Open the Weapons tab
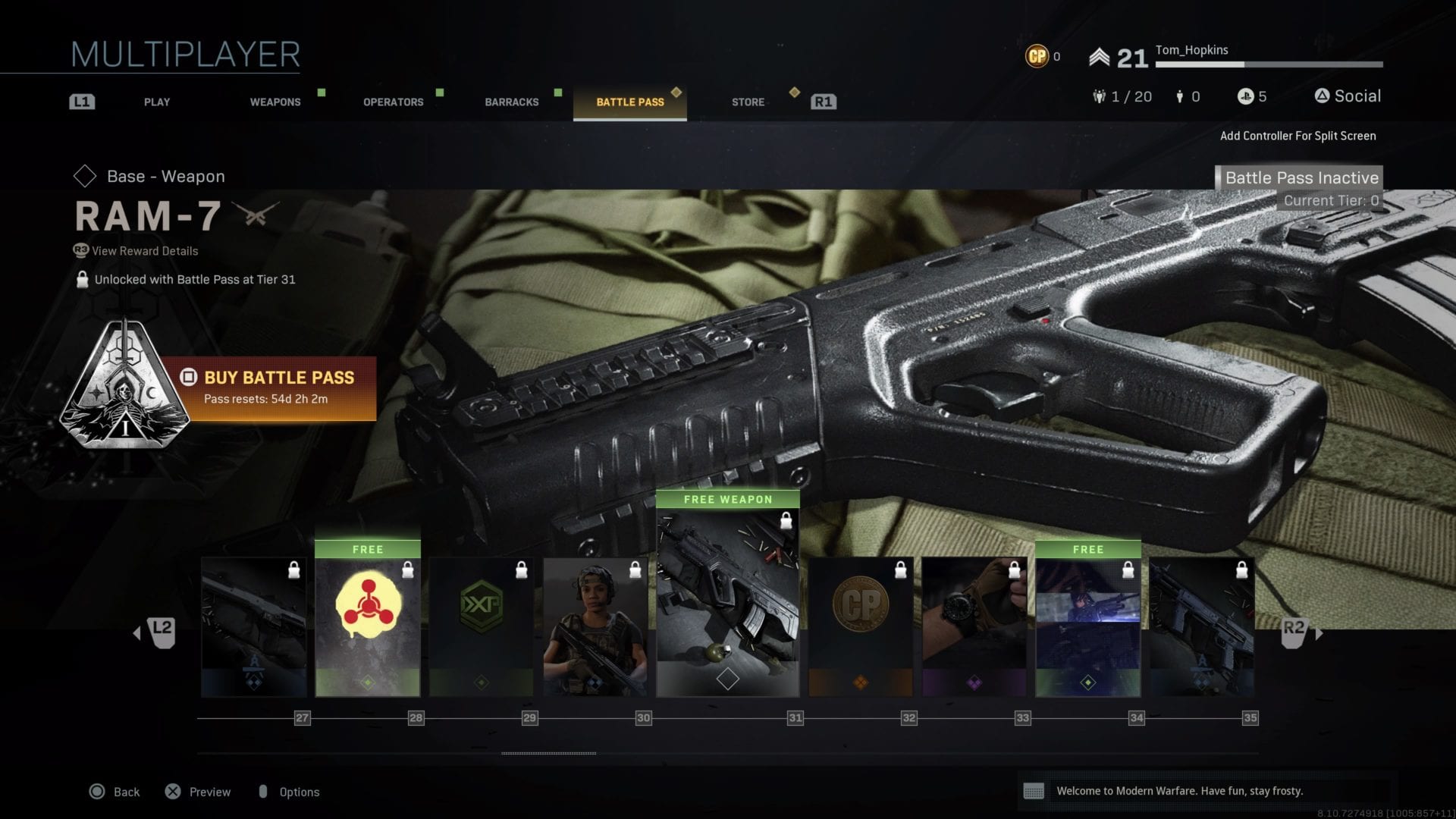The height and width of the screenshot is (819, 1456). [x=275, y=102]
